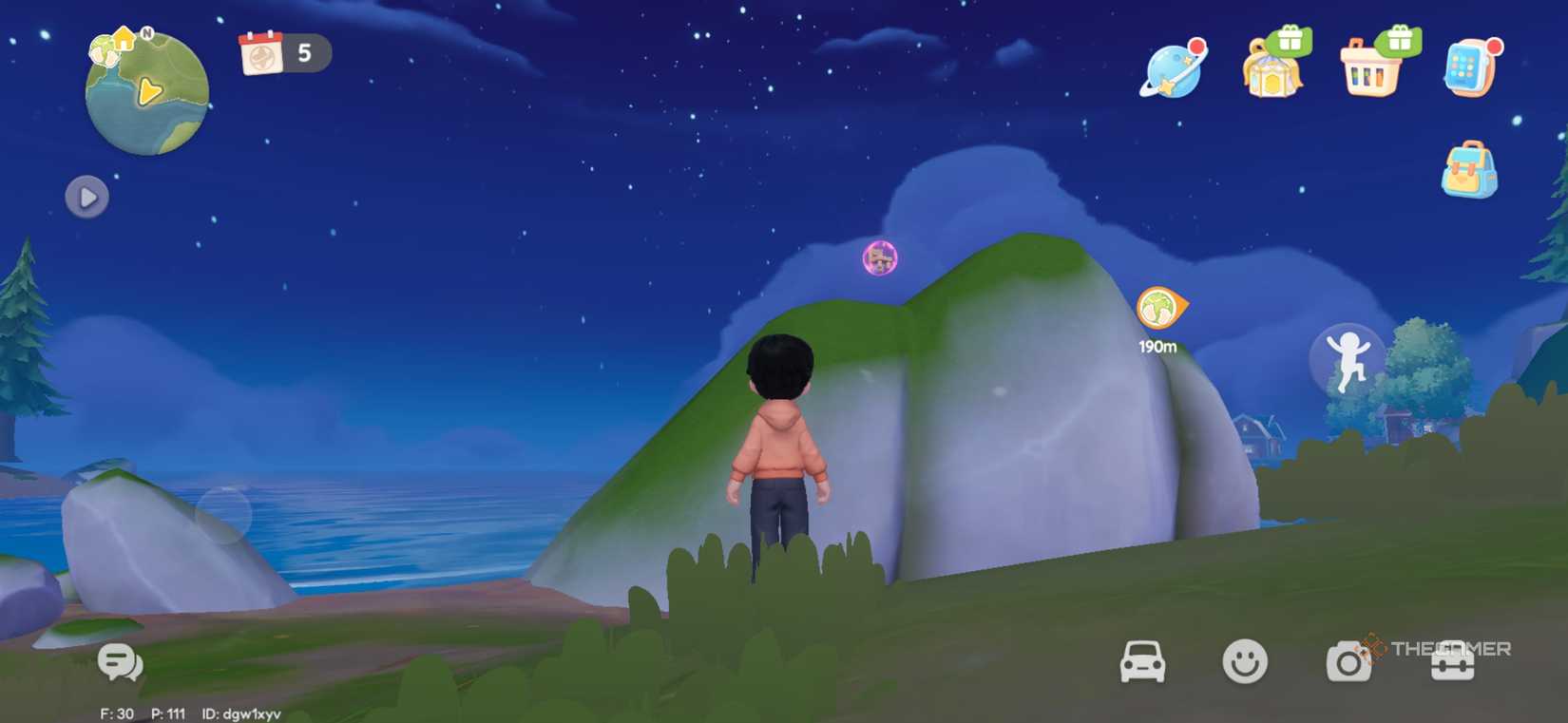Open the smartwatch apps menu
1568x723 pixels.
[1469, 68]
